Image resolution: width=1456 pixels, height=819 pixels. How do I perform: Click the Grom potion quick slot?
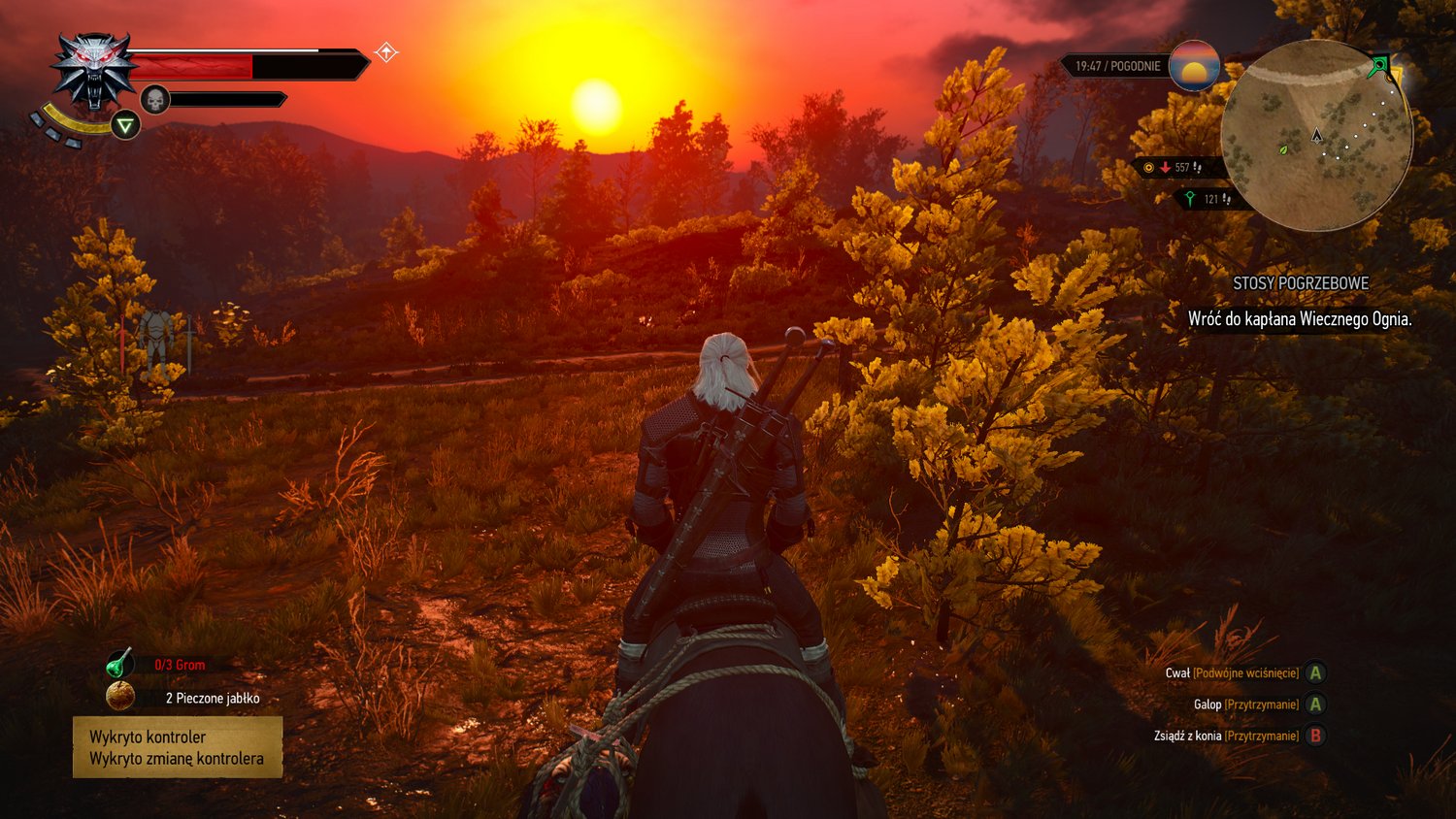tap(119, 664)
